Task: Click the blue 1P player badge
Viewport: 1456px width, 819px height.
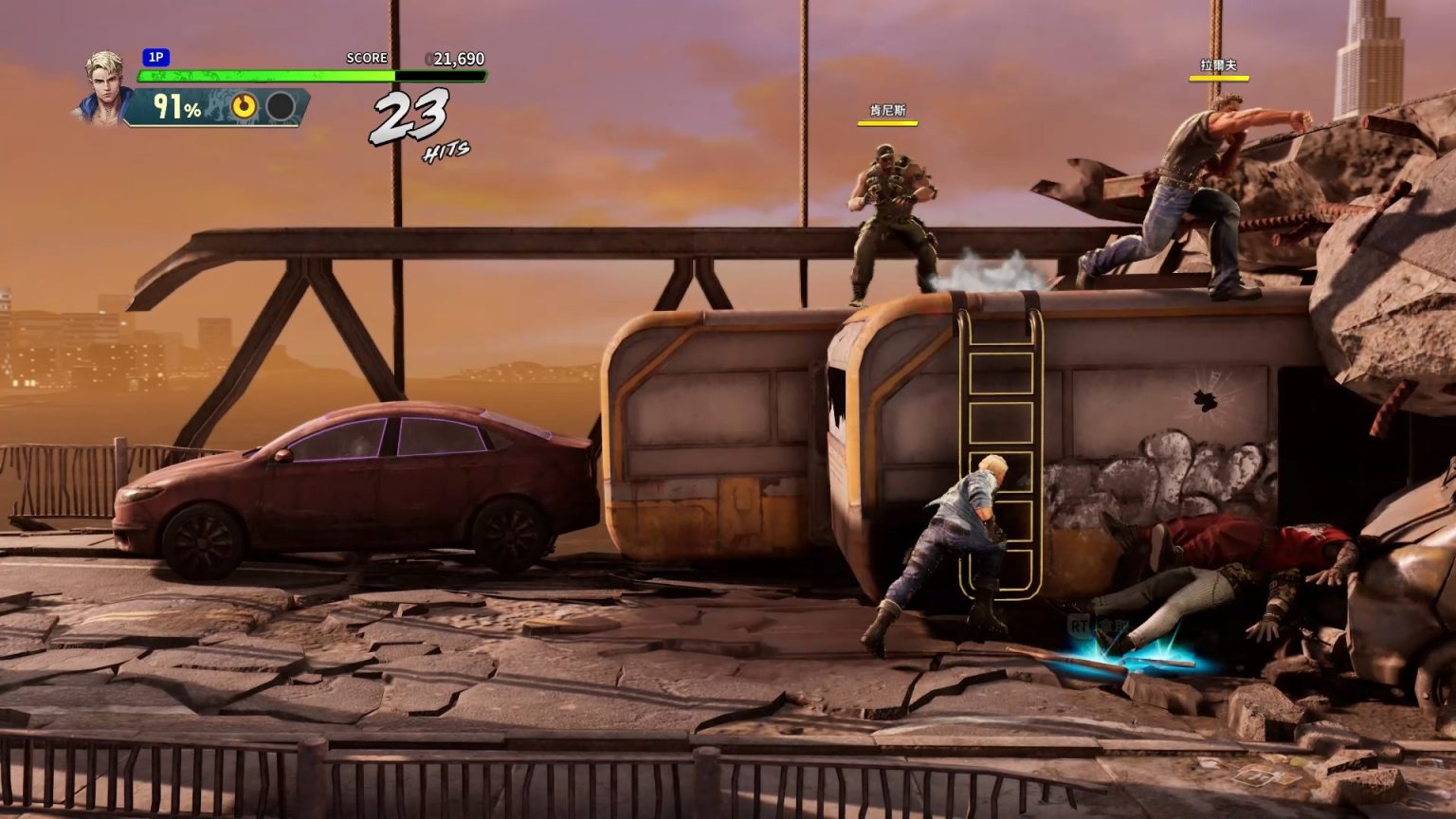Action: (155, 58)
